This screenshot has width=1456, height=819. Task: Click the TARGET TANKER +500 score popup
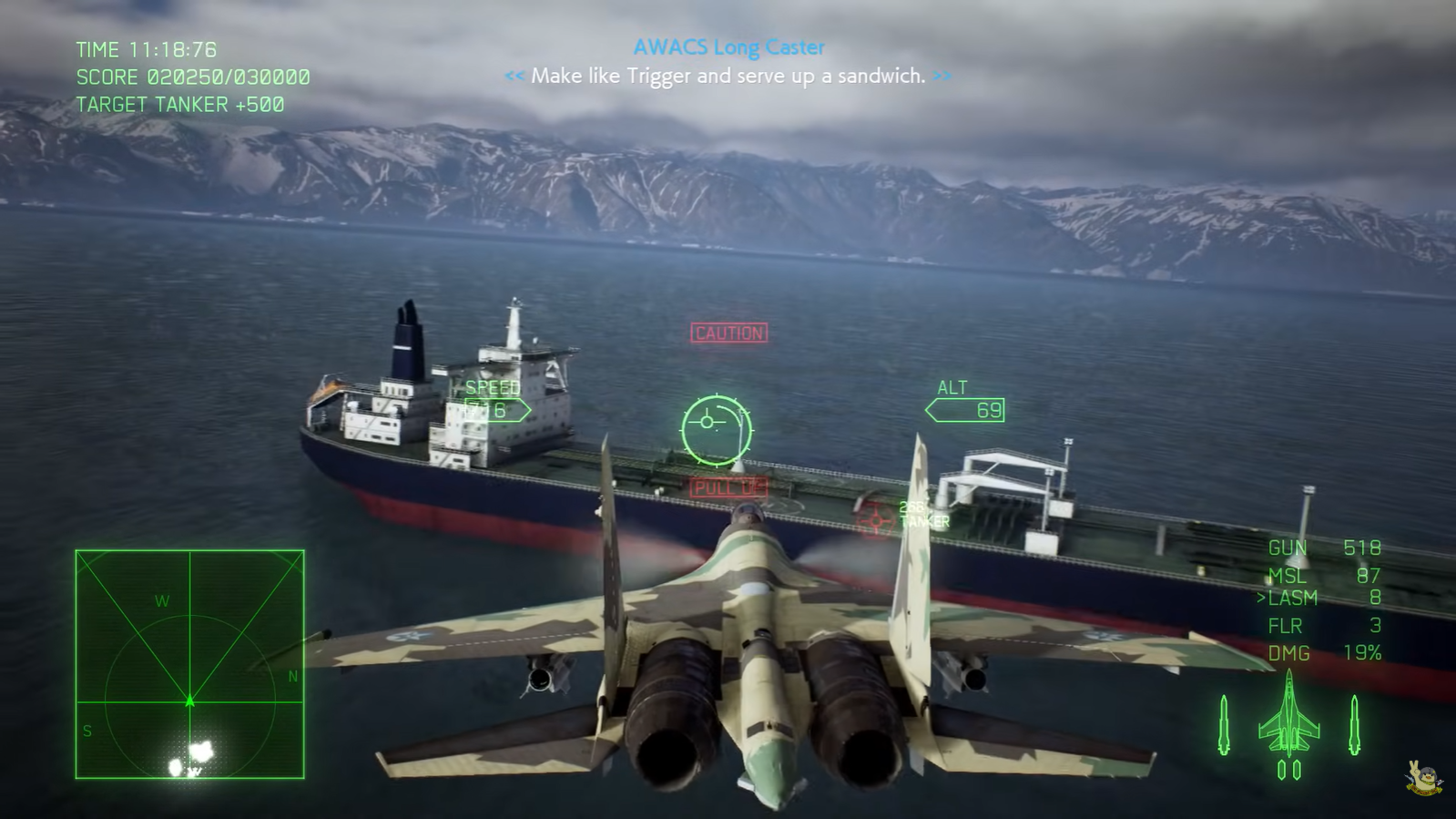(178, 104)
